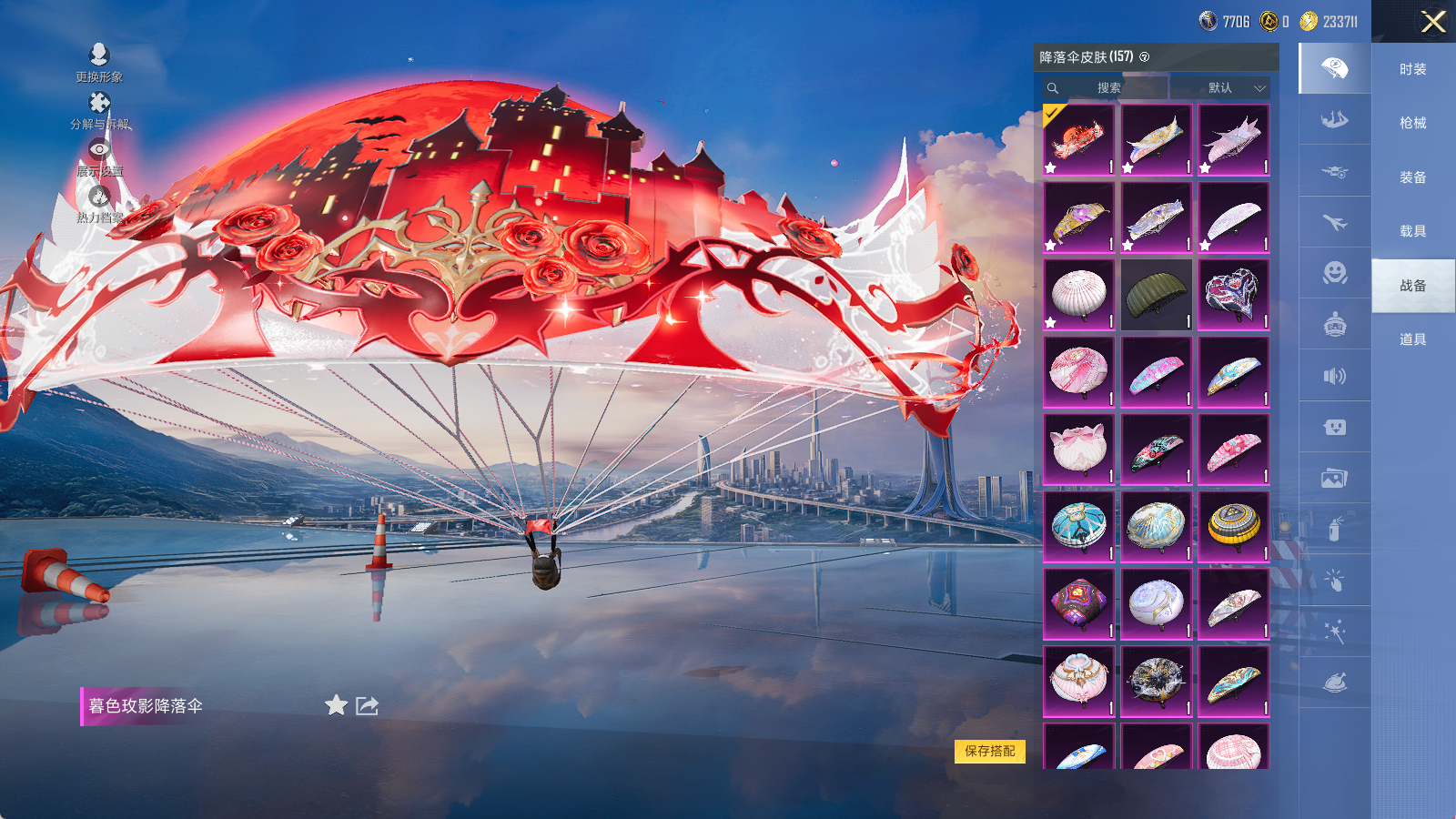Choose the heart-shaped parachute skin

pos(1233,294)
